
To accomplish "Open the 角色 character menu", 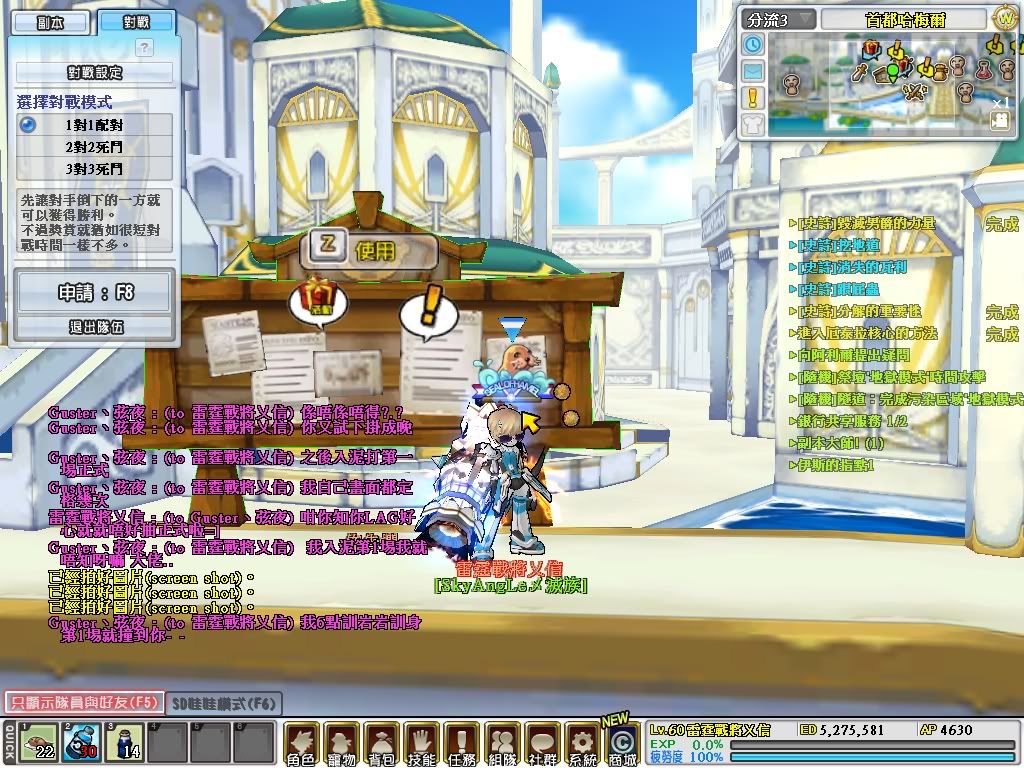I will 301,744.
